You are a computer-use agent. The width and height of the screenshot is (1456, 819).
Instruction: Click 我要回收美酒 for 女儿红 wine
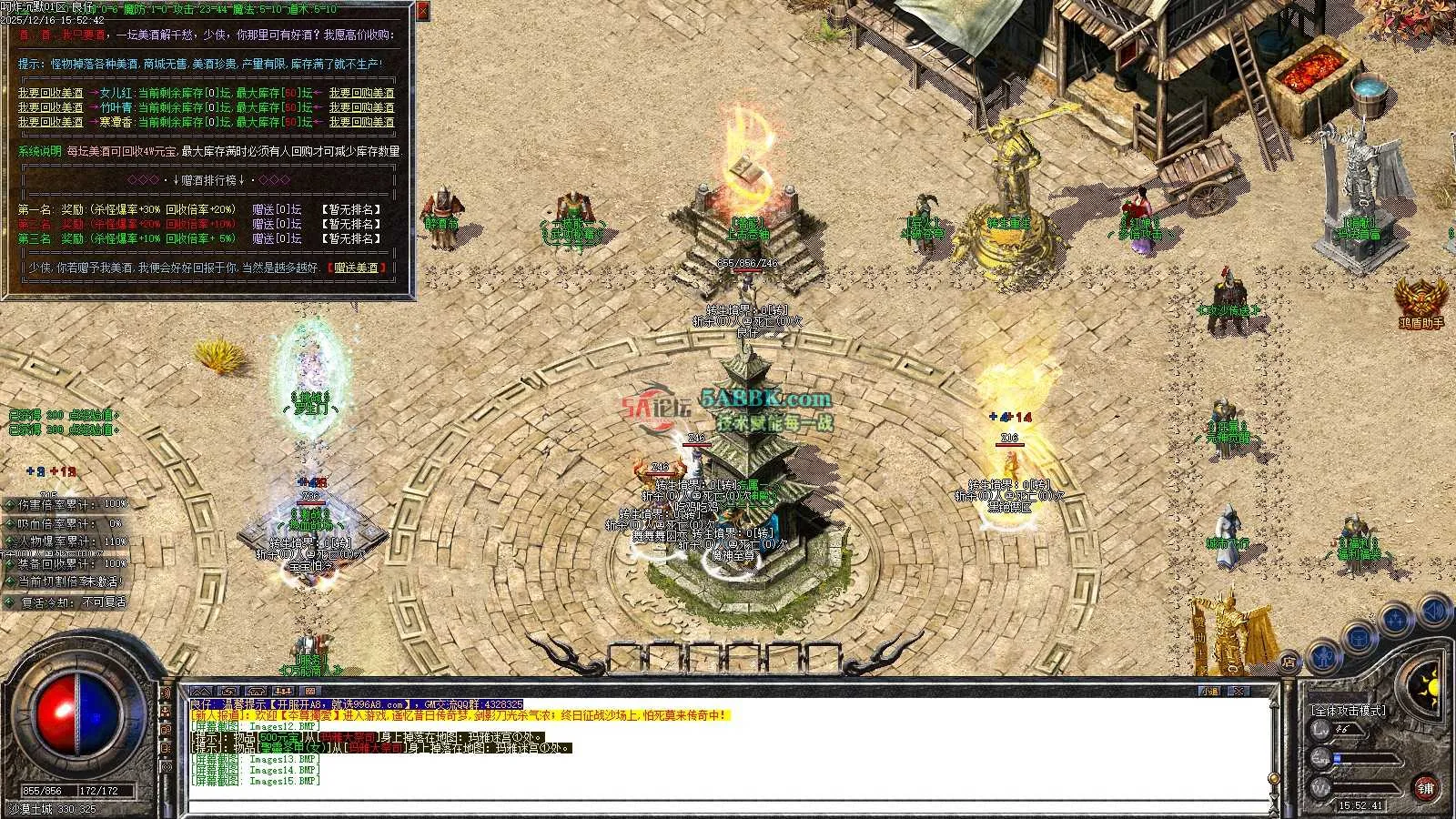tap(50, 93)
